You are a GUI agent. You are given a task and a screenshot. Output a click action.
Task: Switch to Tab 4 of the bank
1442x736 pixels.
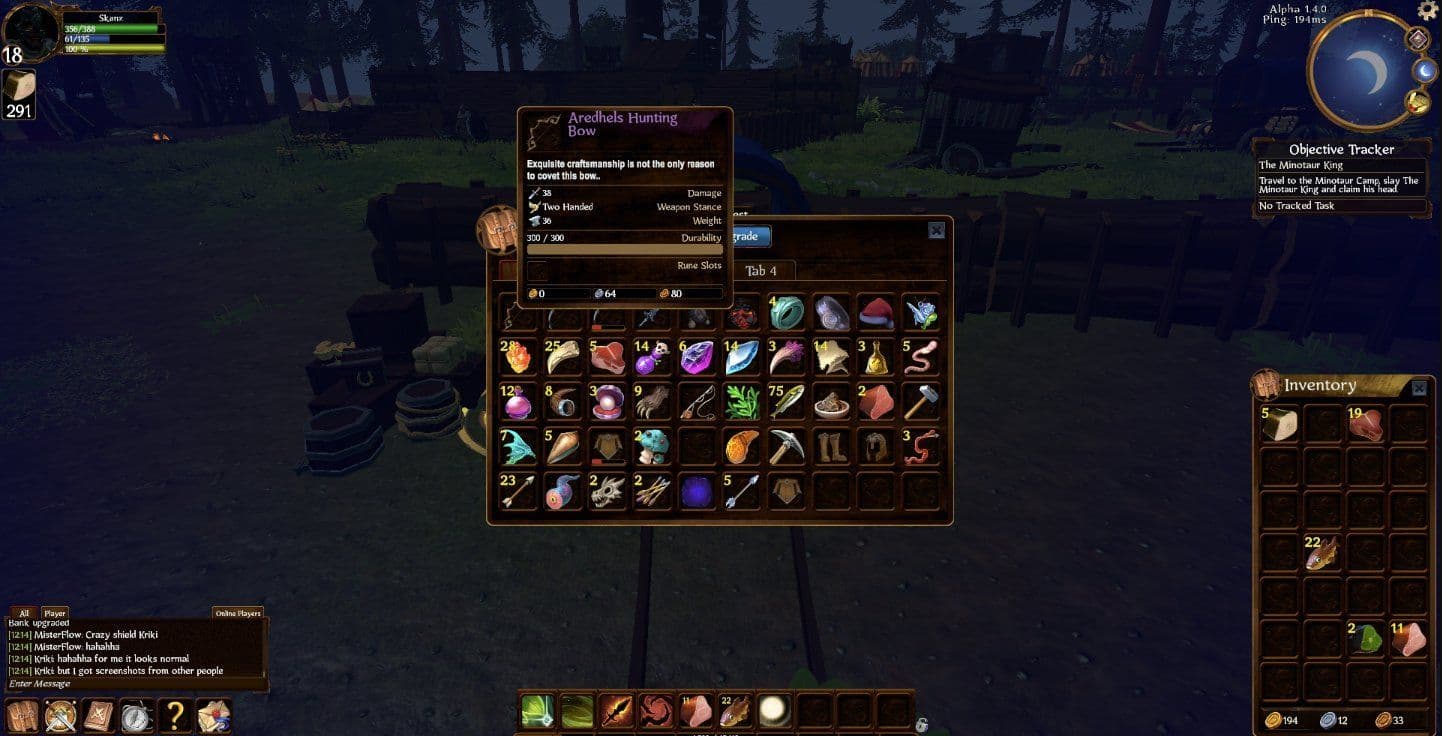point(761,271)
